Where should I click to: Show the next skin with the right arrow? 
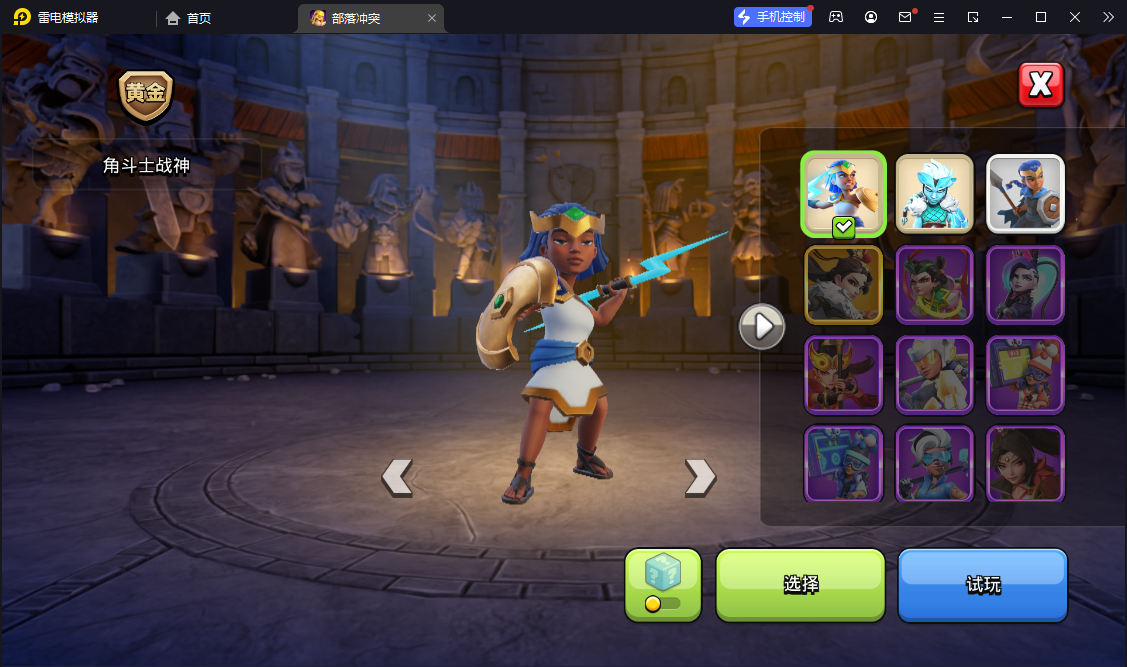pos(700,477)
